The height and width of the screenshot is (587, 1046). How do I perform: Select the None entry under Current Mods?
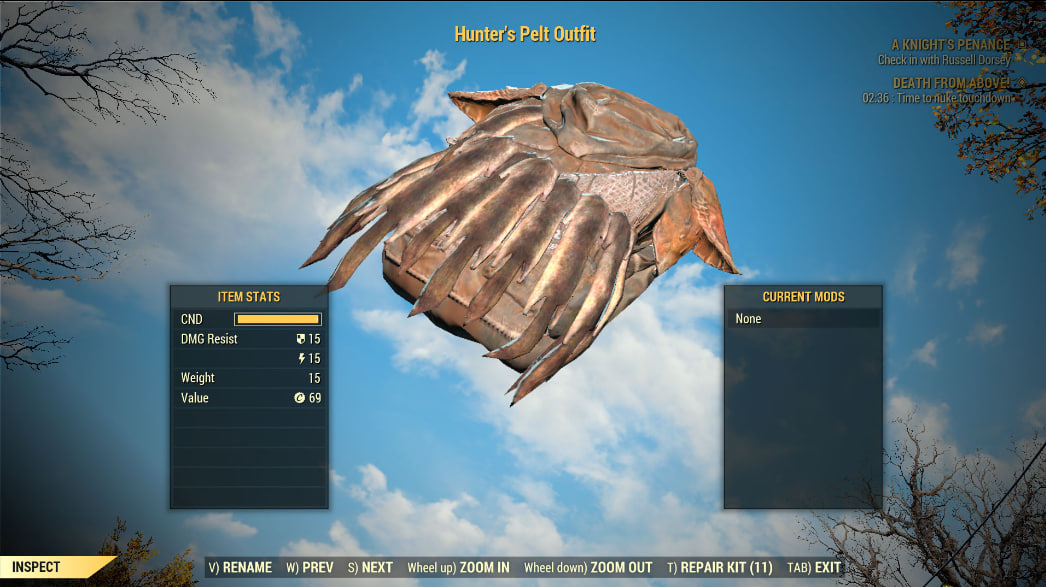tap(803, 319)
